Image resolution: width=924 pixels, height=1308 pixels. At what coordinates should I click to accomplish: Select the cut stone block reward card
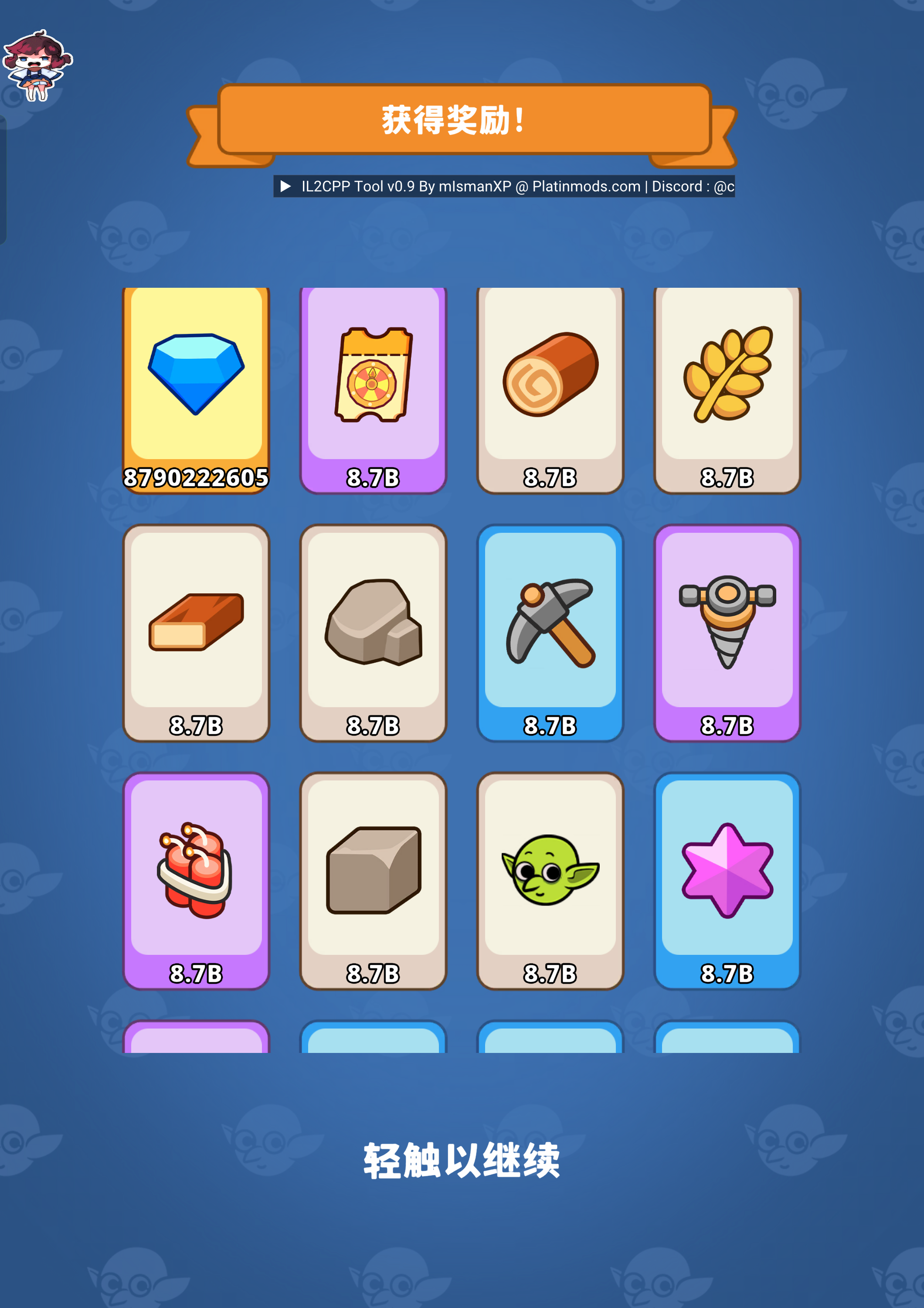tap(373, 880)
